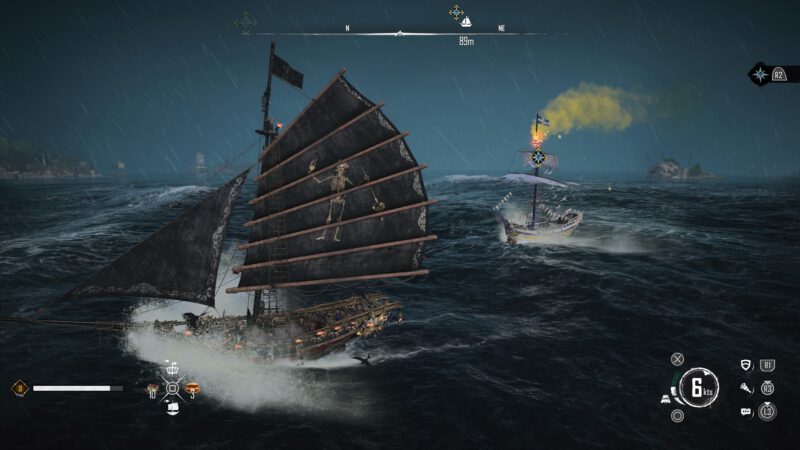Click the orange rank diamond badge
The height and width of the screenshot is (450, 800).
click(18, 388)
